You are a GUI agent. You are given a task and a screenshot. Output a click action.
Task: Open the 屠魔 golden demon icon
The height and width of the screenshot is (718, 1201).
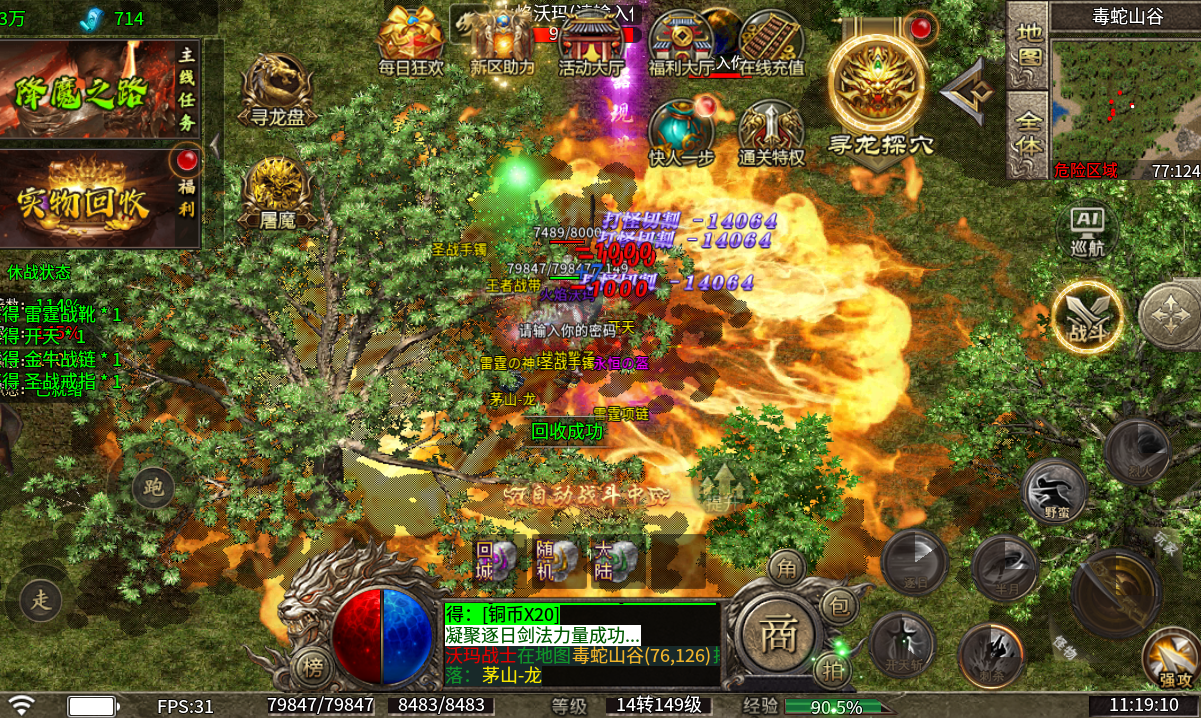tap(277, 190)
